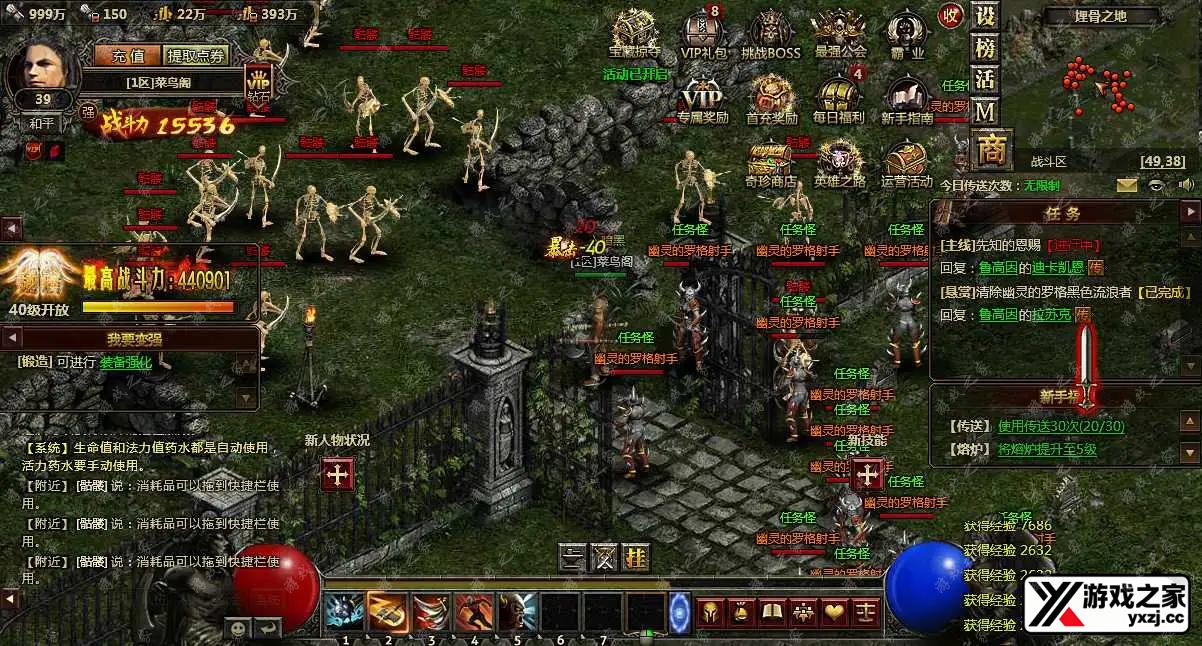Open the mail envelope icon
The height and width of the screenshot is (646, 1202).
[1127, 185]
